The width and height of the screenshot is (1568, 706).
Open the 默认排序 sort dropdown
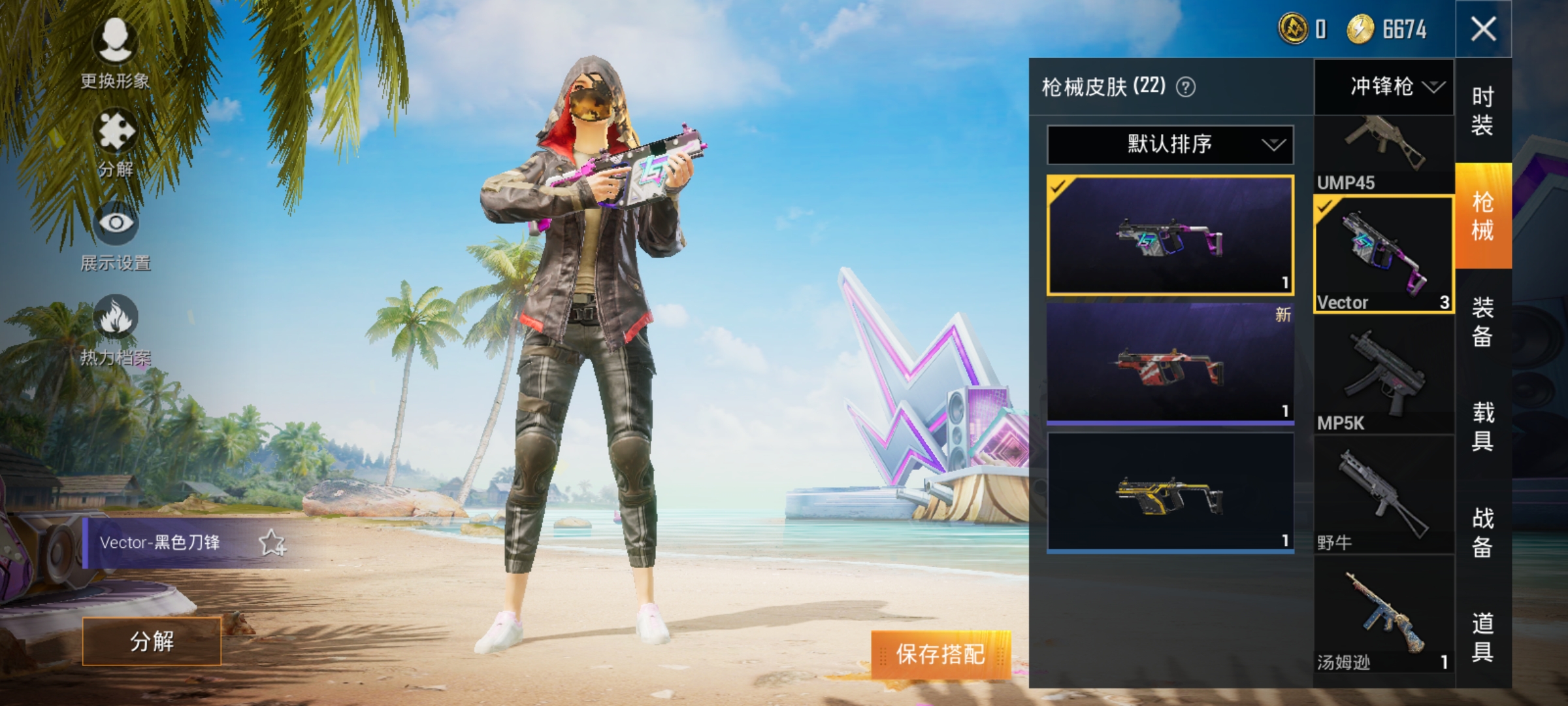click(x=1169, y=144)
